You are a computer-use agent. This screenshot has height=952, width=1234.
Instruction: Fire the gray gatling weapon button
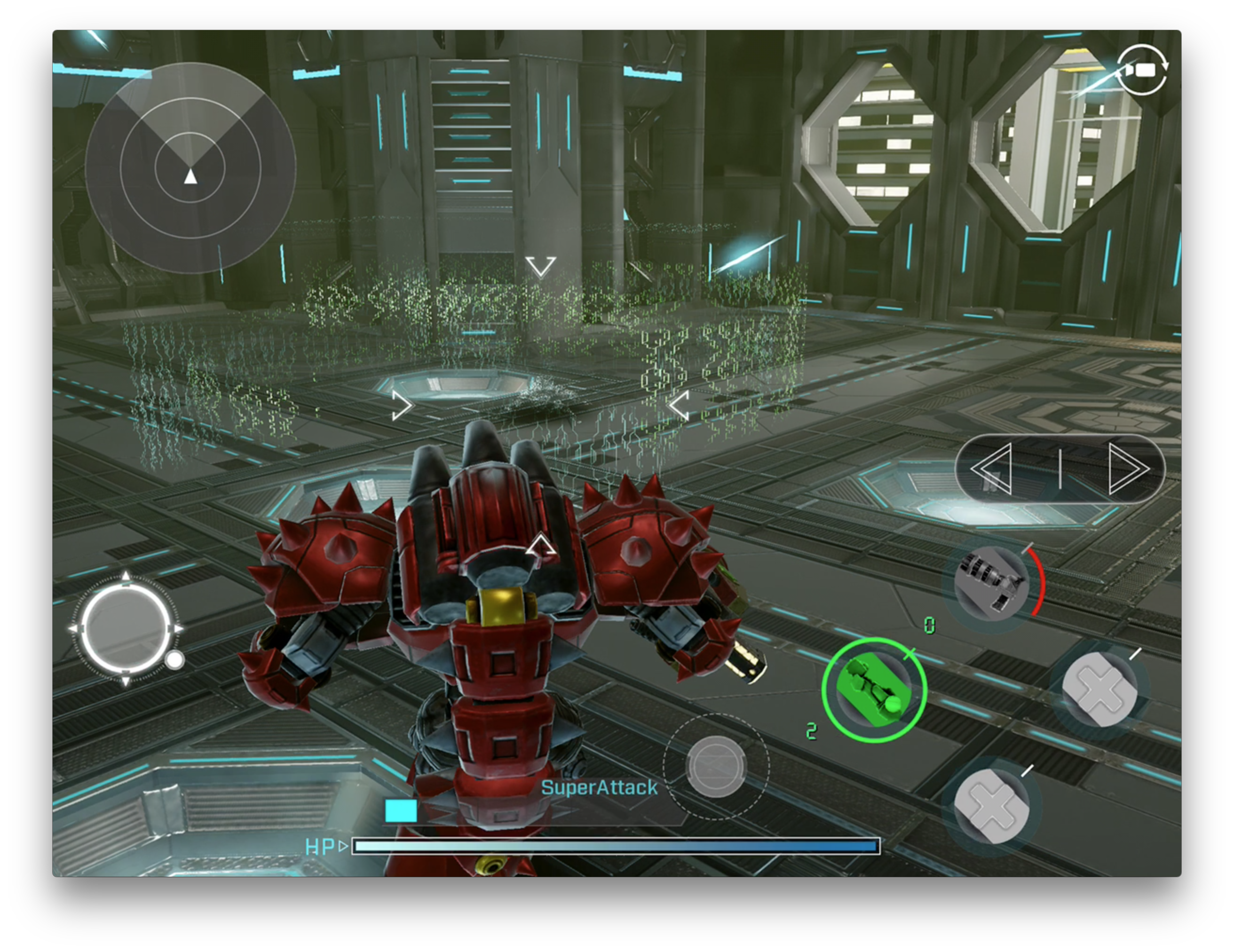point(991,584)
